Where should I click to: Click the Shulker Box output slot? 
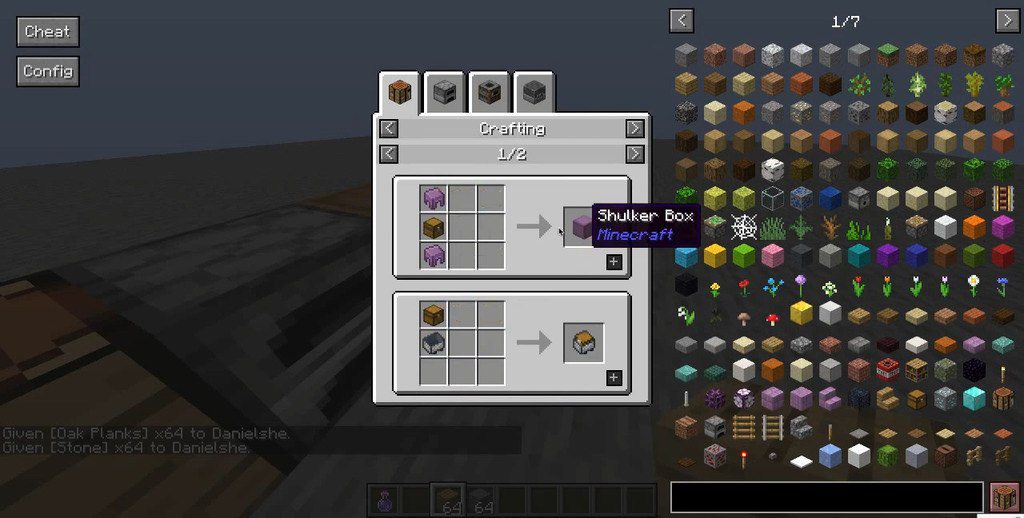tap(583, 226)
